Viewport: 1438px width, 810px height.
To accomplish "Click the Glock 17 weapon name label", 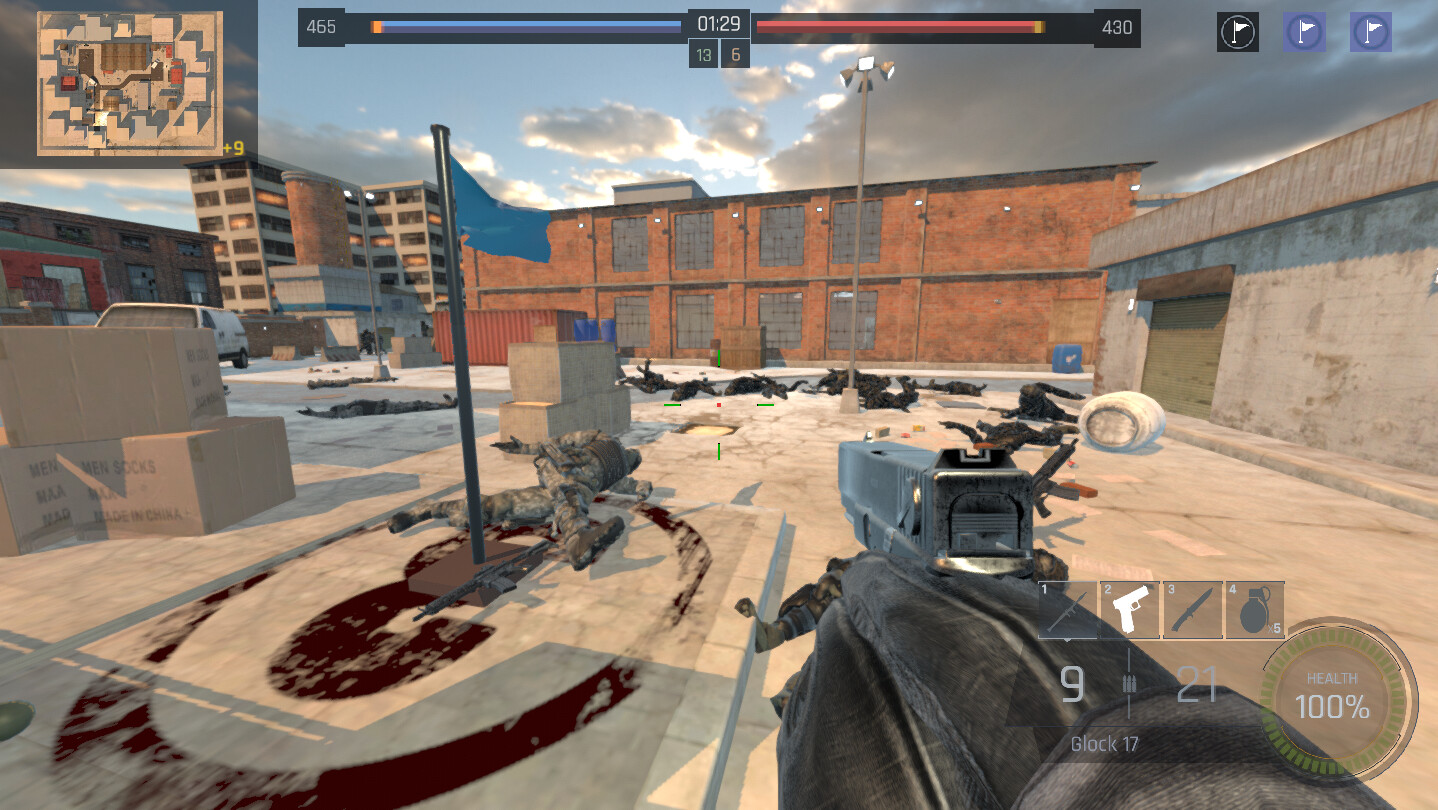I will tap(1104, 744).
